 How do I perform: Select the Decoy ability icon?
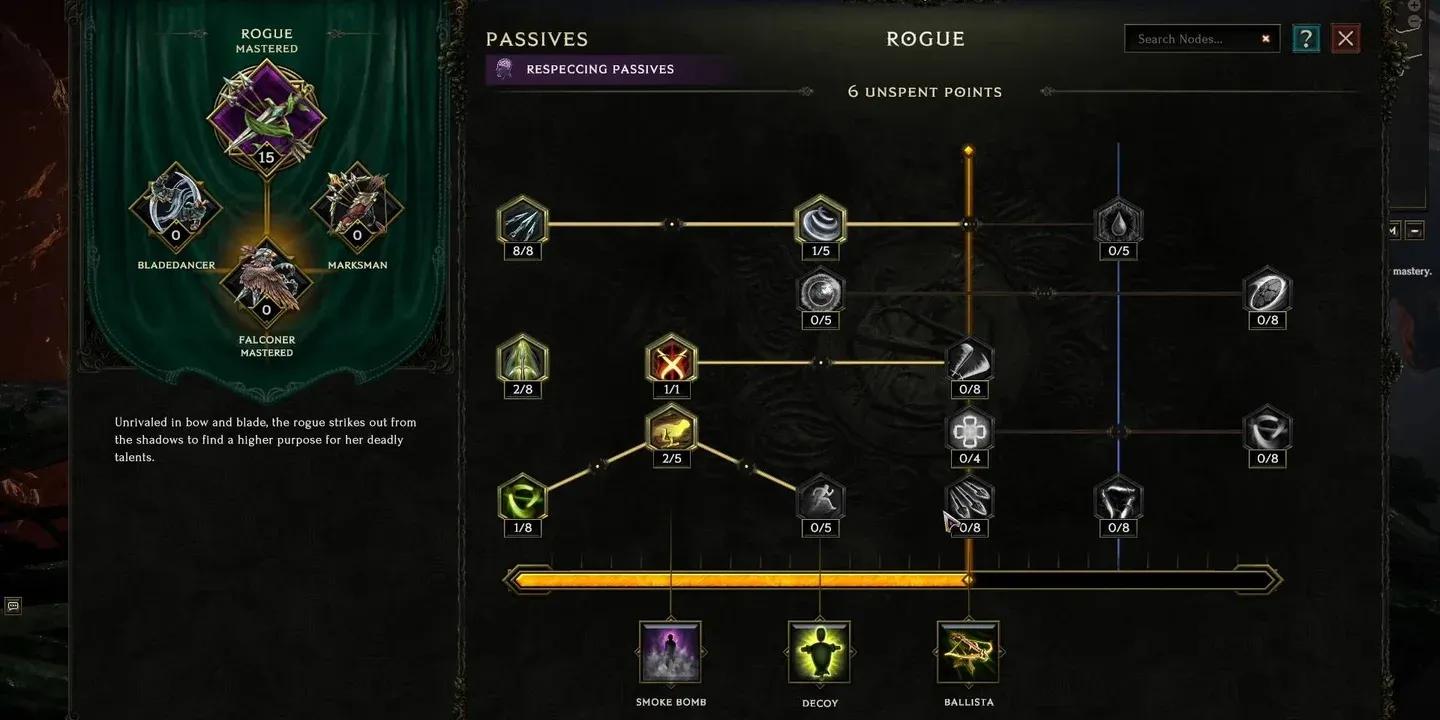tap(819, 650)
